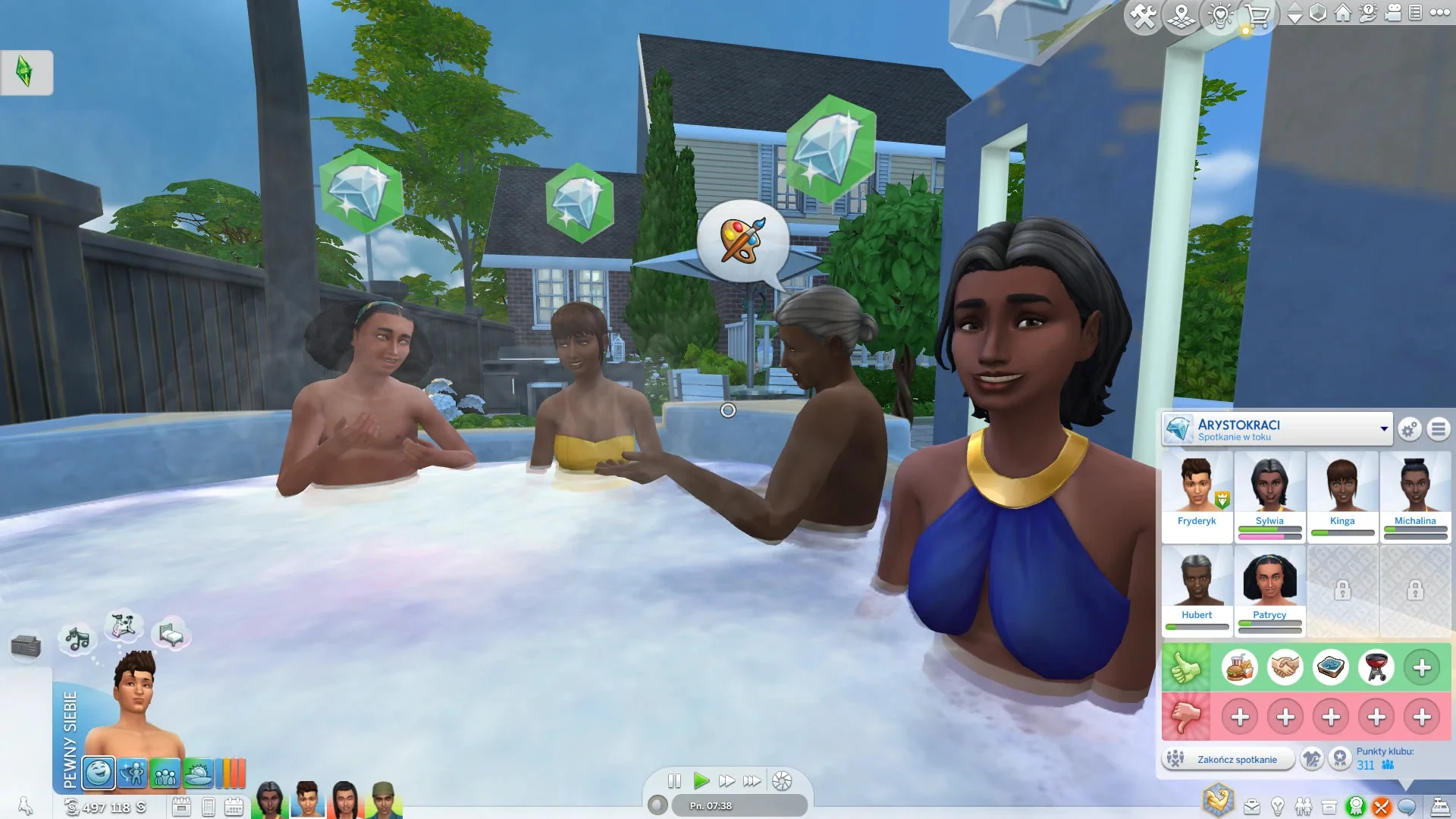Image resolution: width=1456 pixels, height=819 pixels.
Task: Pause the game simulation
Action: 674,782
